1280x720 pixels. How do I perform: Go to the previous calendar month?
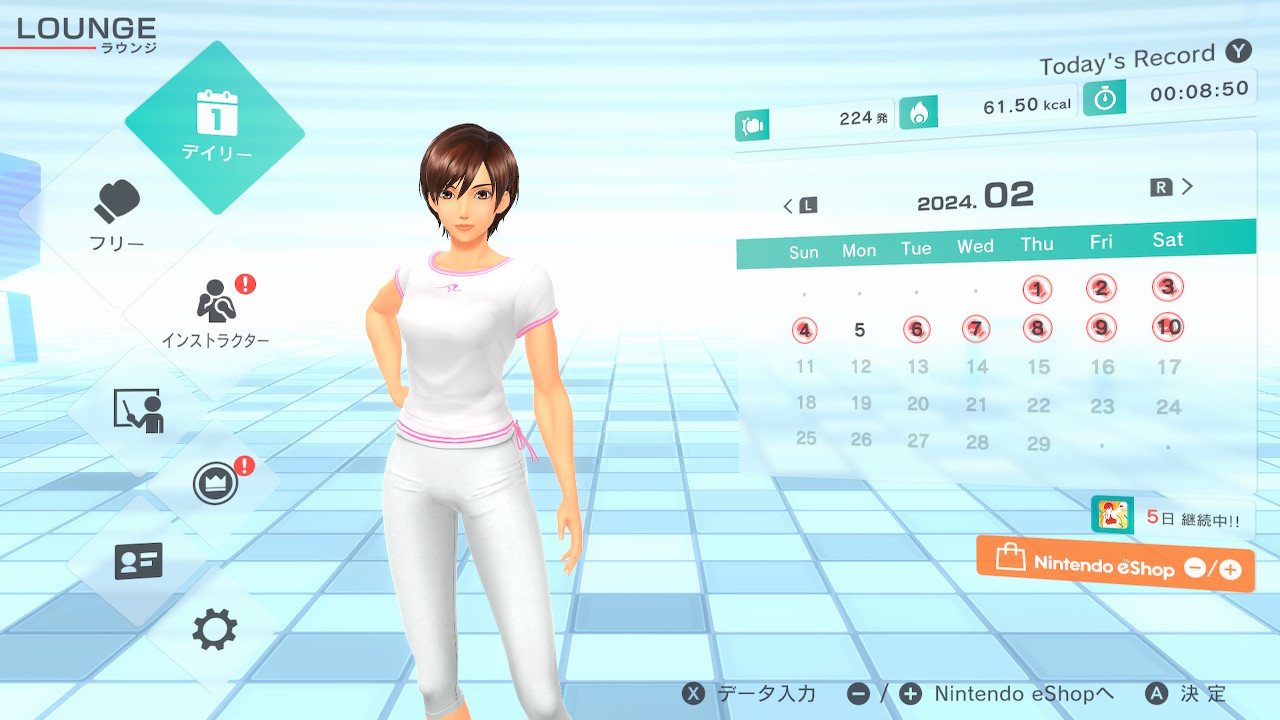799,206
